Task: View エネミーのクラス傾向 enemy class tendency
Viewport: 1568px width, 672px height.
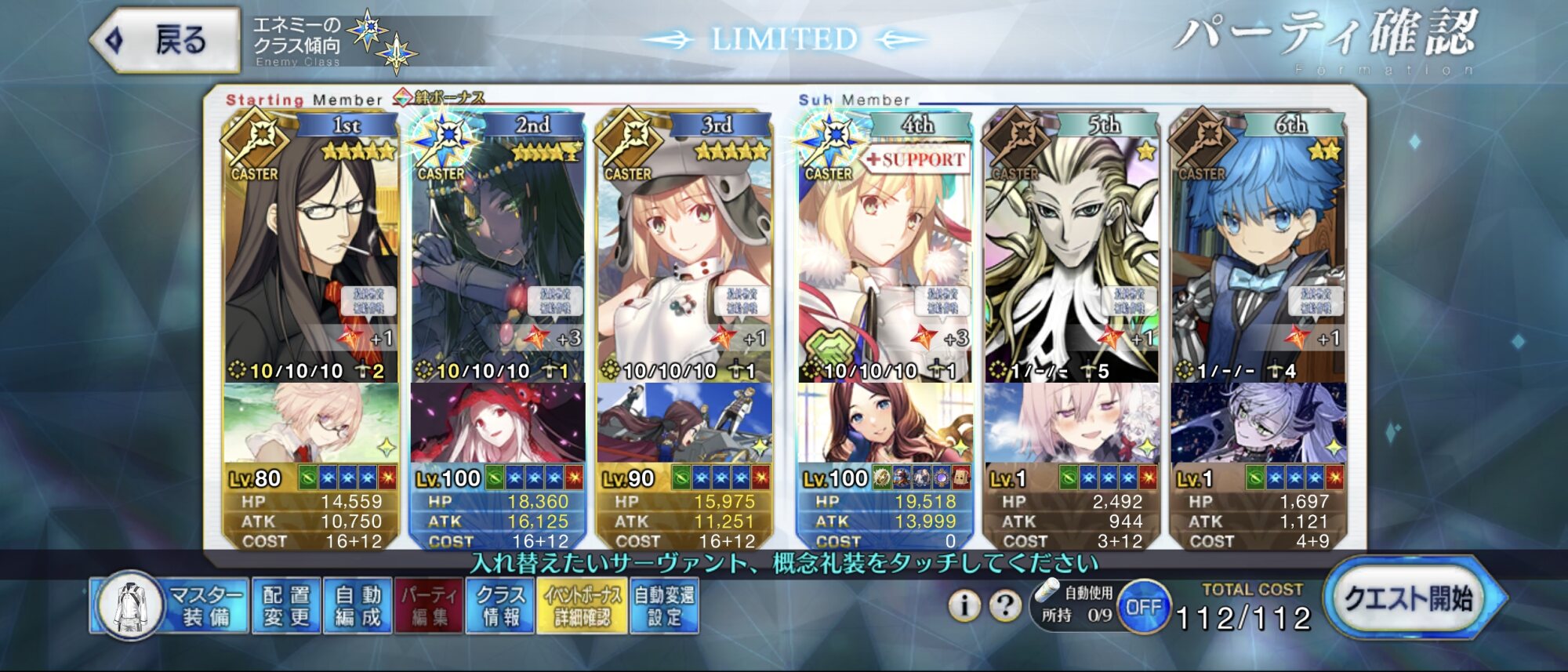Action: 333,41
